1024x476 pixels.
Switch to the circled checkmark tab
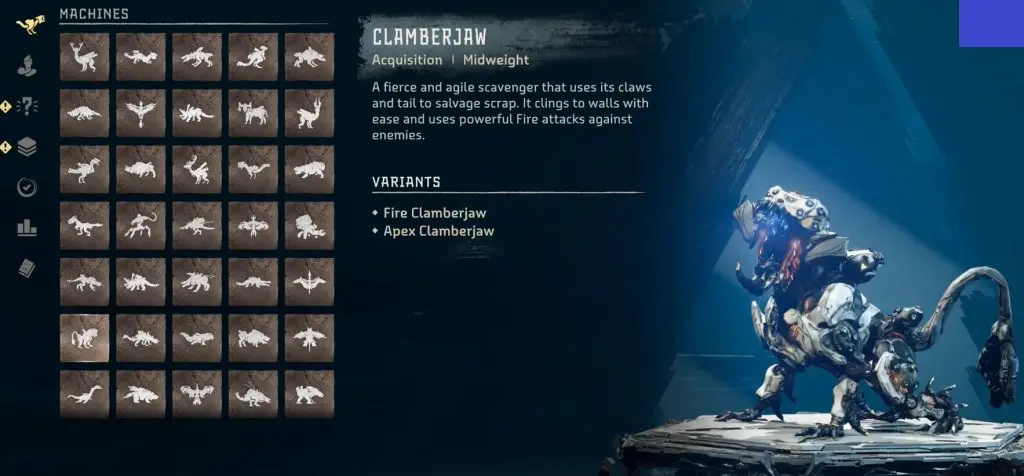tap(27, 187)
